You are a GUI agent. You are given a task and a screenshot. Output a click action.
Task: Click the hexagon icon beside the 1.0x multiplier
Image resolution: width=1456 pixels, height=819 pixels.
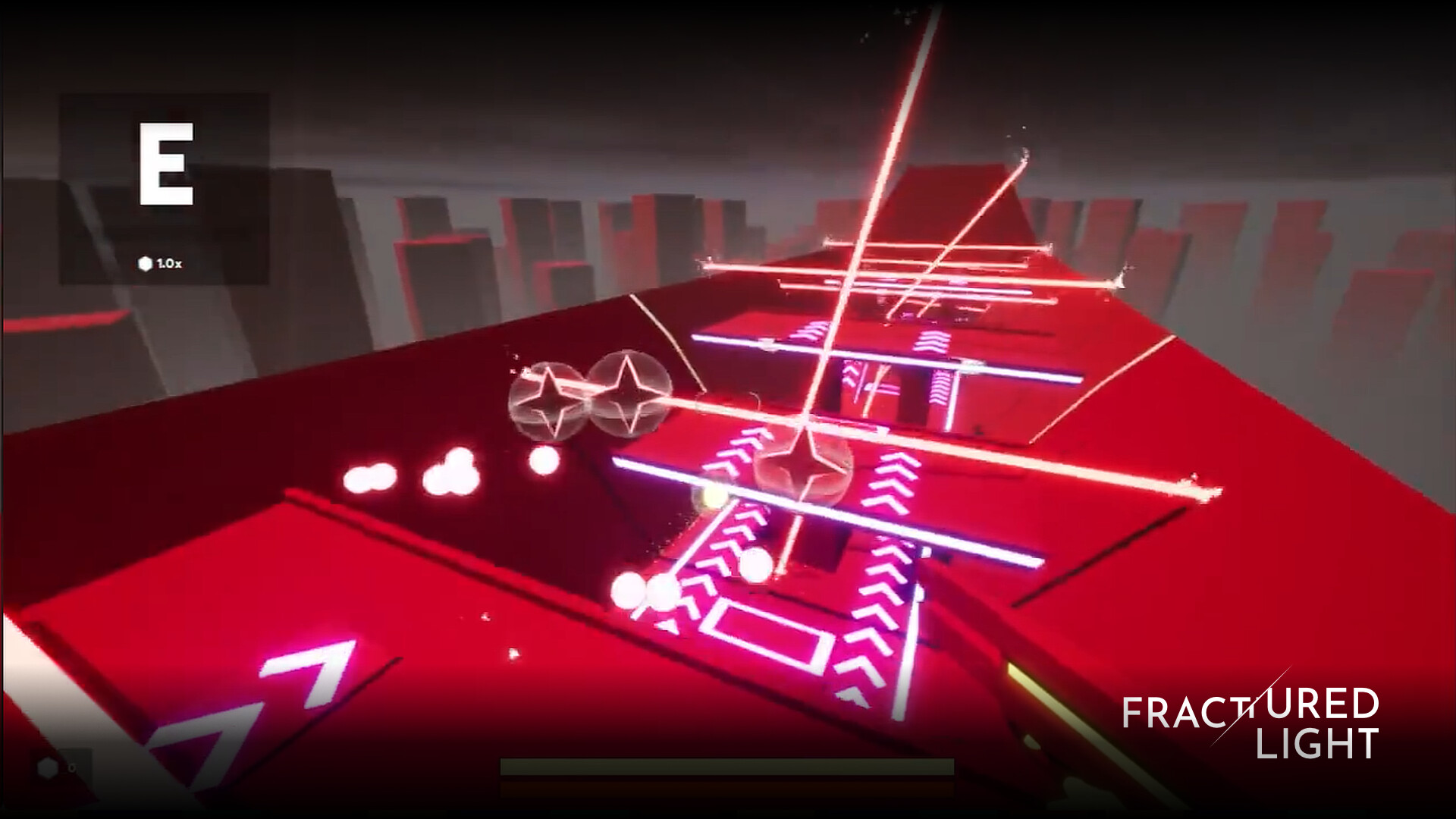coord(144,262)
